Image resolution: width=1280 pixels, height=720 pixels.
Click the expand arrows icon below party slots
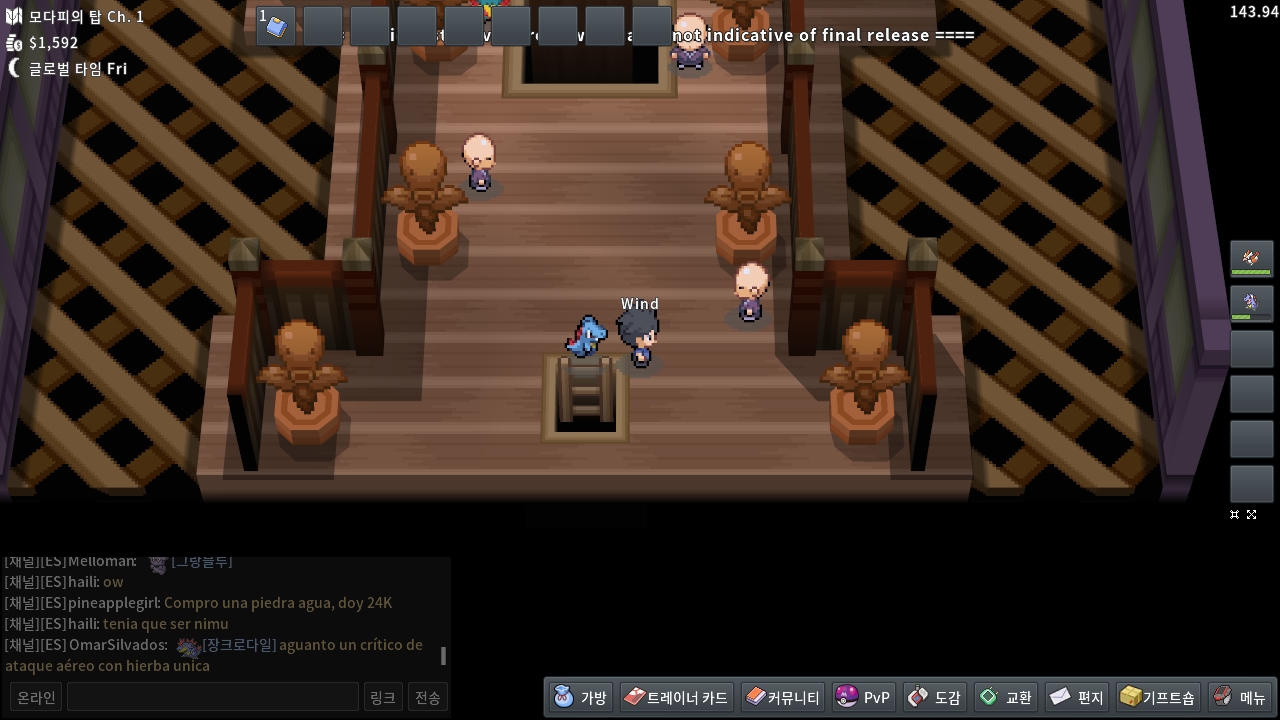1251,514
